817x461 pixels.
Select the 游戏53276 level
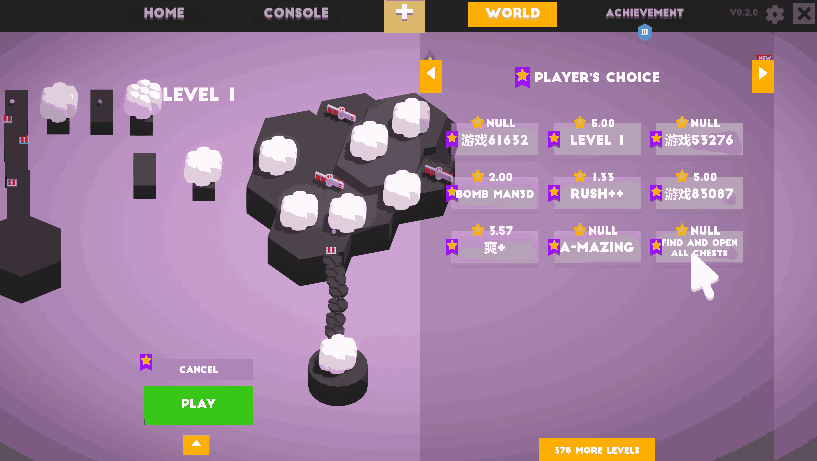point(699,140)
